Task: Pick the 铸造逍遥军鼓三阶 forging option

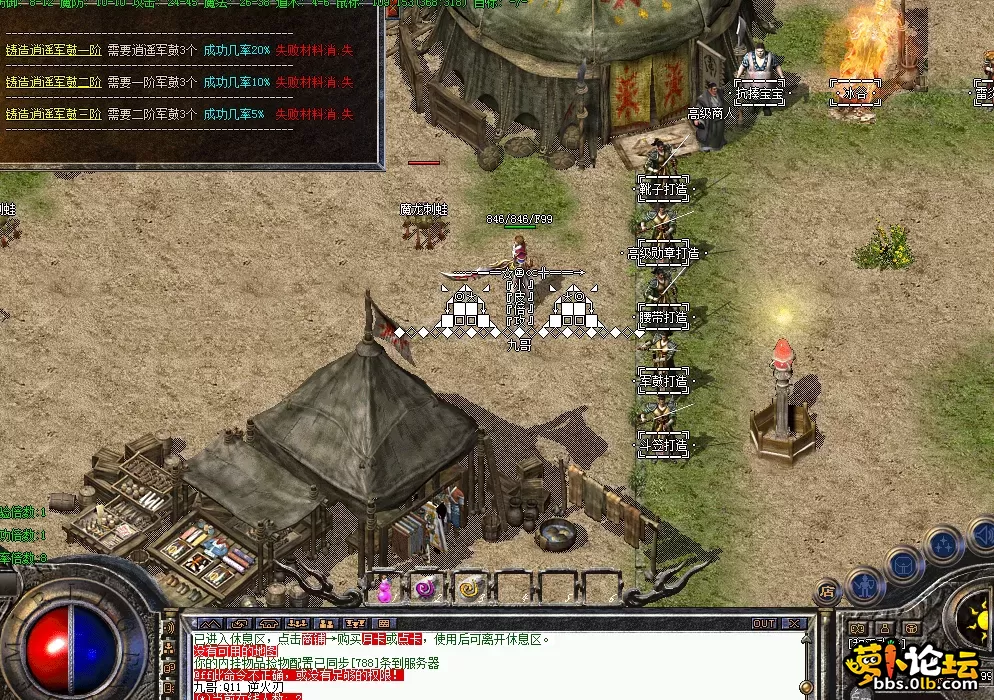Action: [x=53, y=115]
